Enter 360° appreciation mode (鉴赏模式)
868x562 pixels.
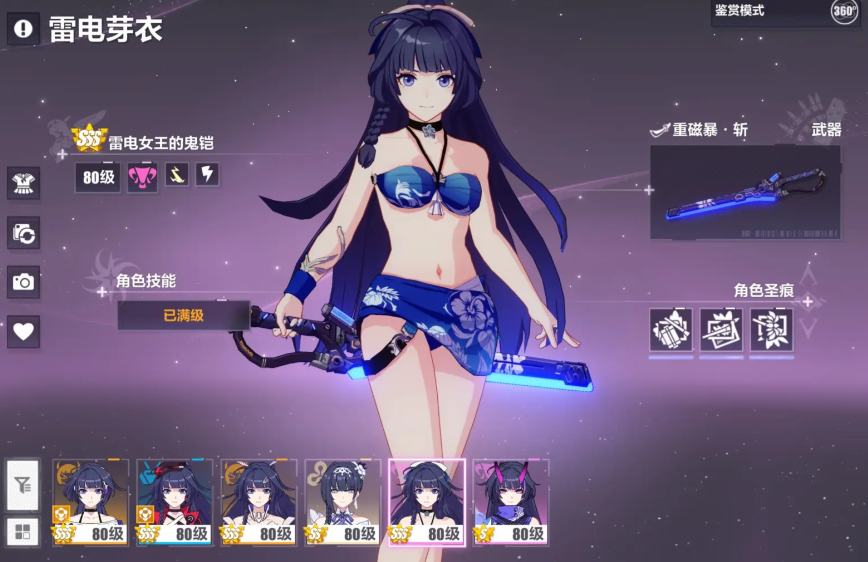point(784,11)
